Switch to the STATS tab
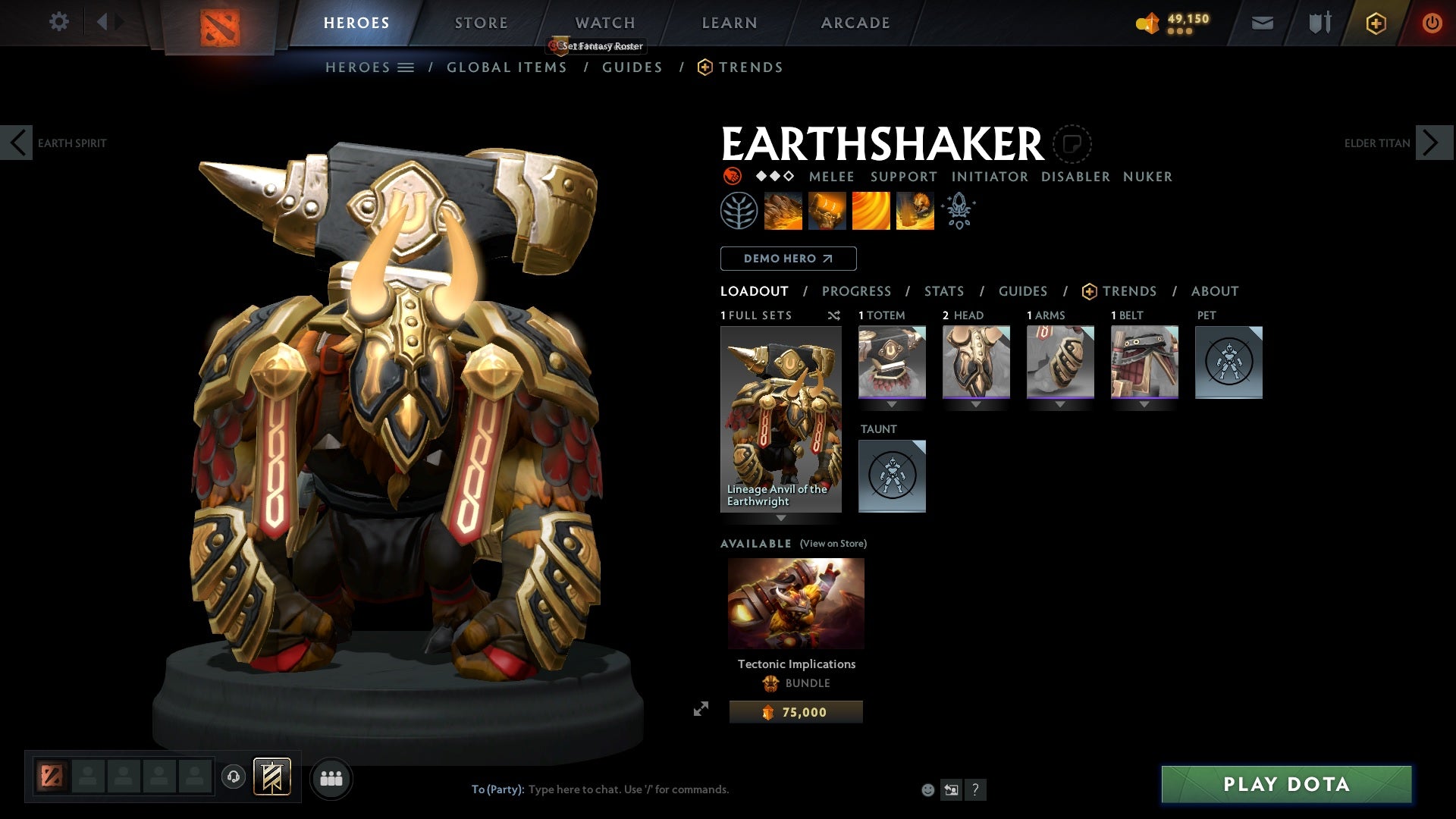 [943, 290]
